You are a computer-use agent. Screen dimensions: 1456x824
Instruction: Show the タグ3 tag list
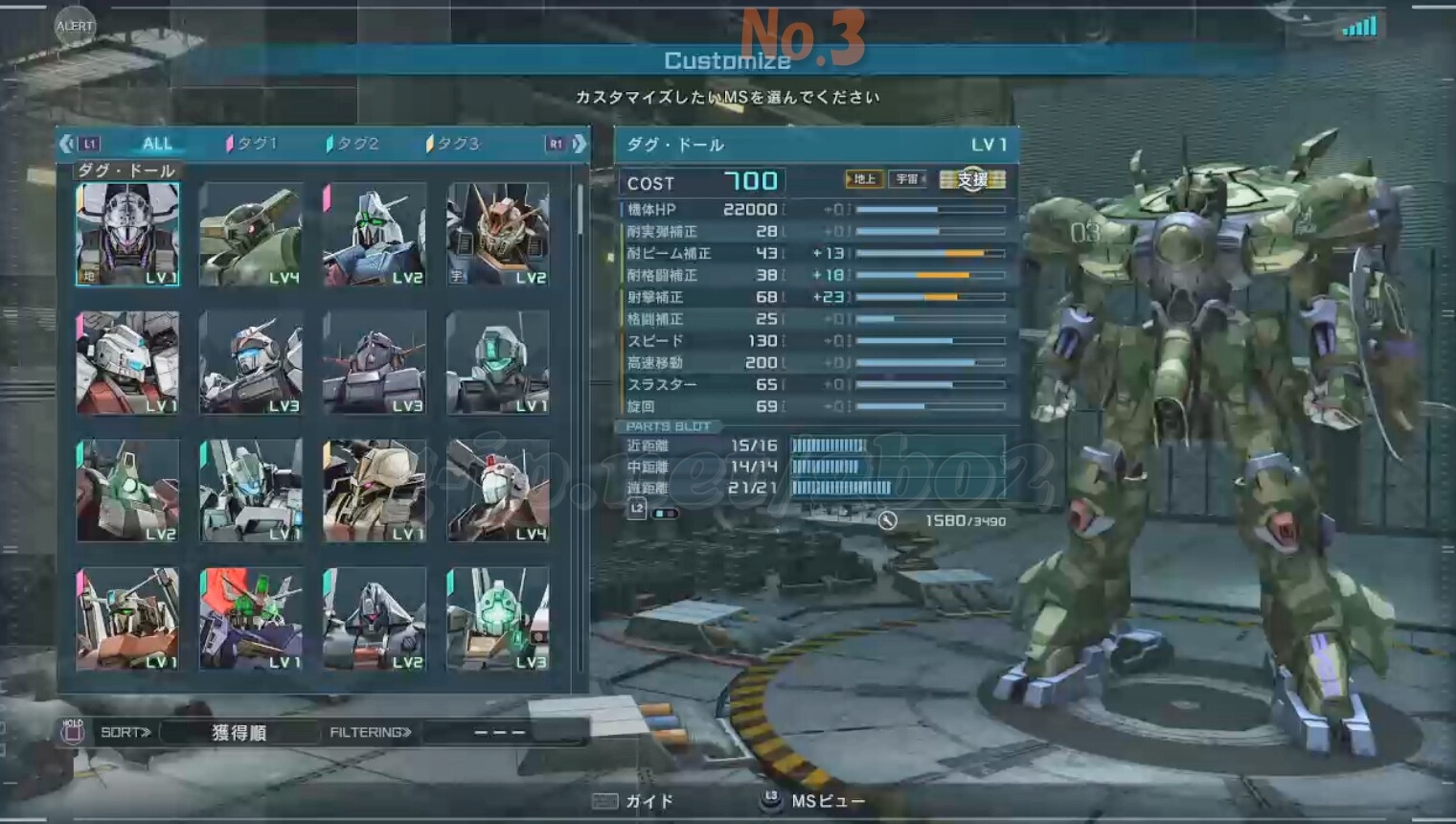click(453, 144)
